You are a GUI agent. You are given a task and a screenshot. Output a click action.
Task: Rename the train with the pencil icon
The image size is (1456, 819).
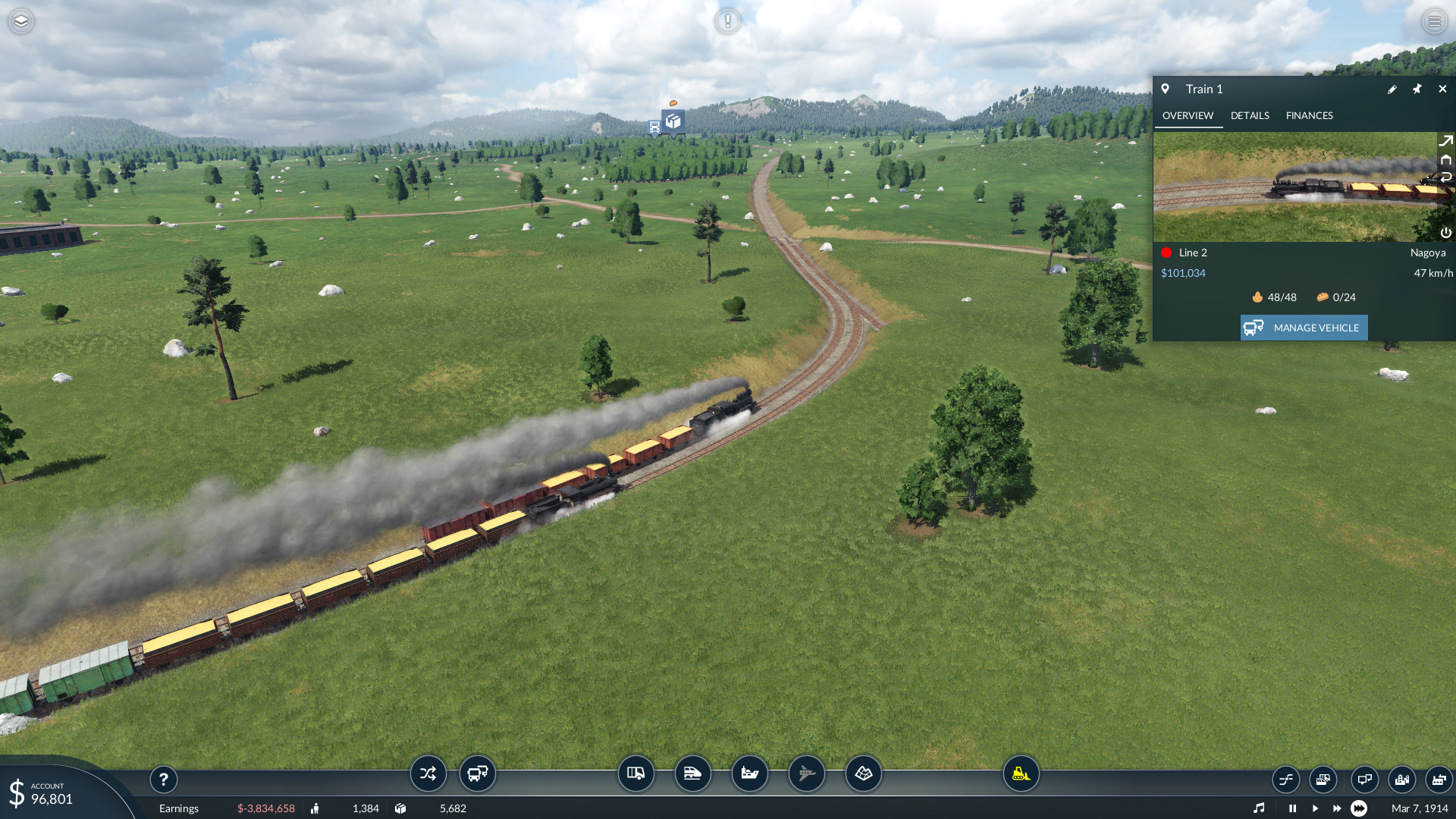pyautogui.click(x=1392, y=89)
